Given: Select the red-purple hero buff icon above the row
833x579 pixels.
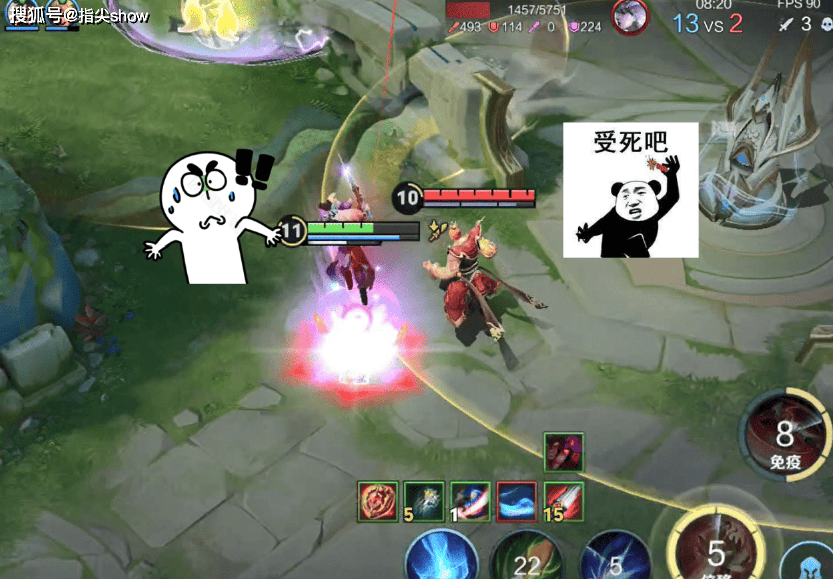Looking at the screenshot, I should tap(564, 453).
